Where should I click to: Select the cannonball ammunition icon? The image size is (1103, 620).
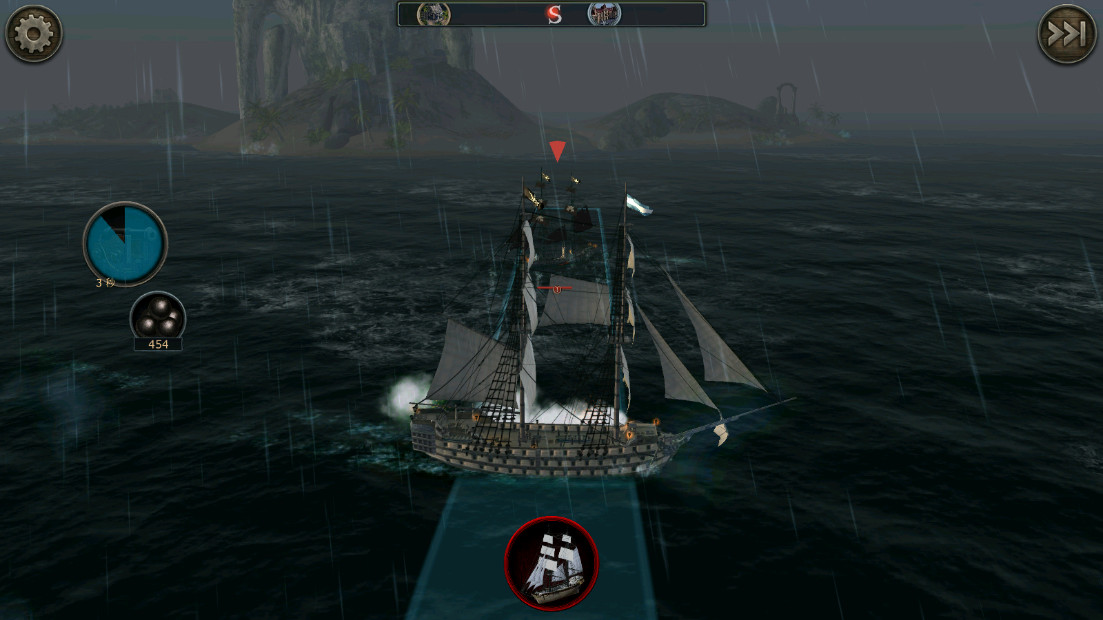[158, 319]
